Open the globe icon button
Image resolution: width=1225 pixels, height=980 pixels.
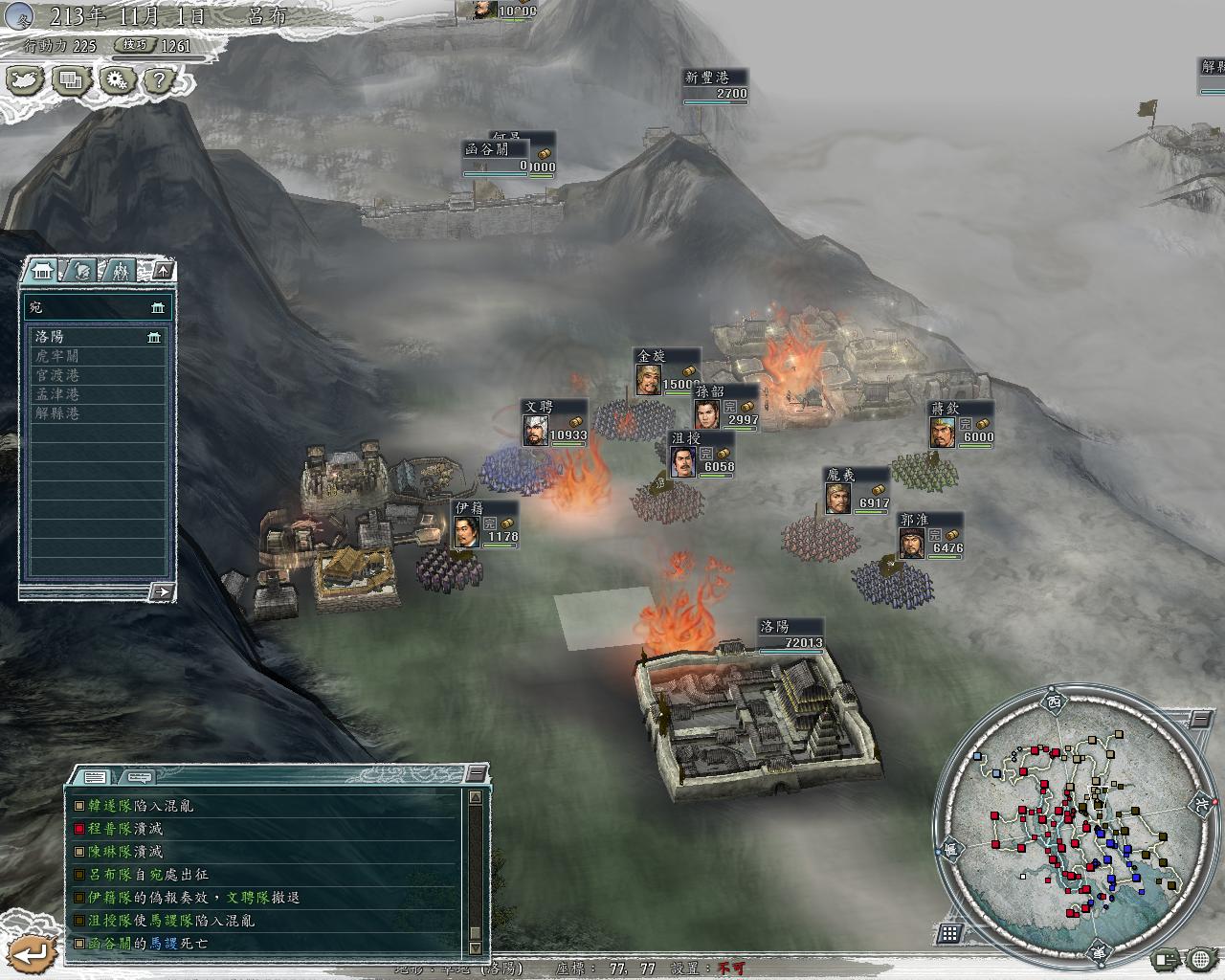coord(1200,958)
